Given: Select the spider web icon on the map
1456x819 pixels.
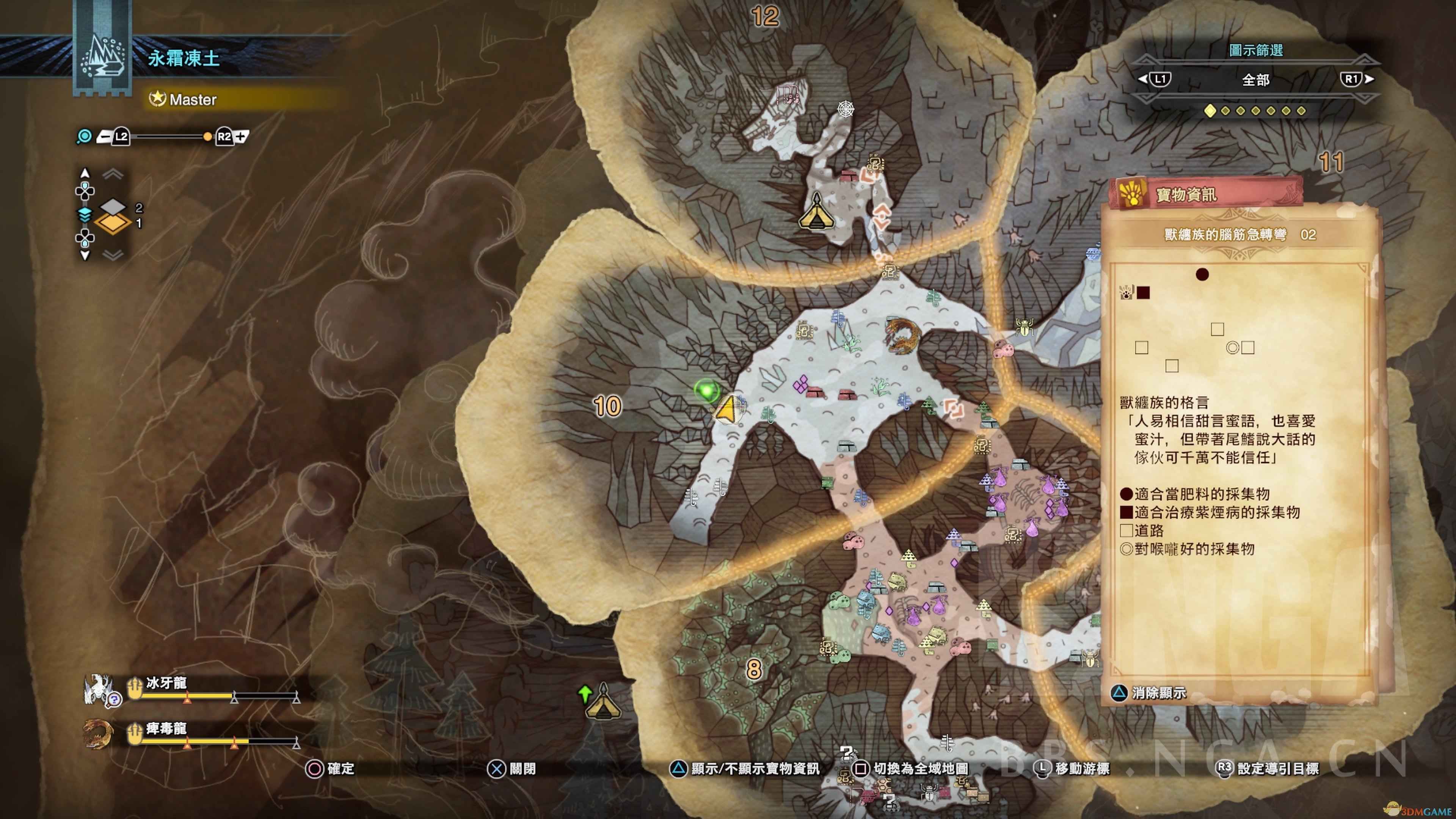Looking at the screenshot, I should point(846,108).
